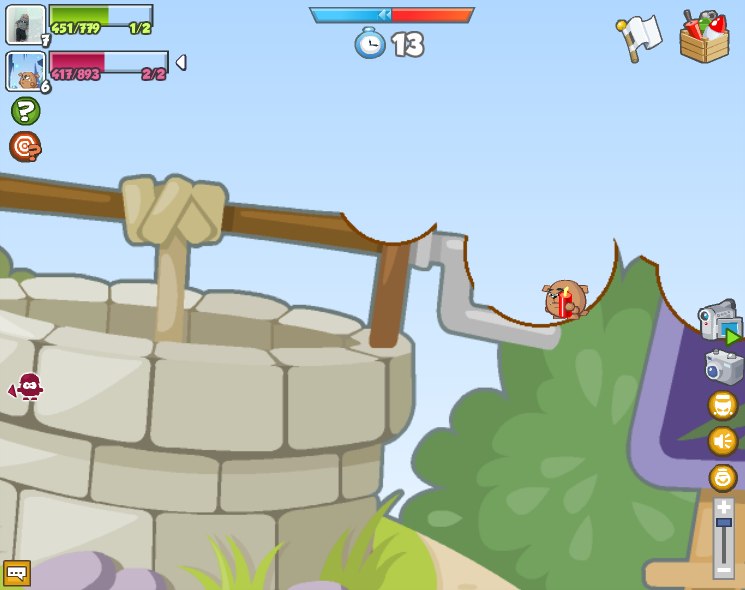The image size is (745, 590).
Task: Open the chat speech bubble button
Action: [x=17, y=573]
